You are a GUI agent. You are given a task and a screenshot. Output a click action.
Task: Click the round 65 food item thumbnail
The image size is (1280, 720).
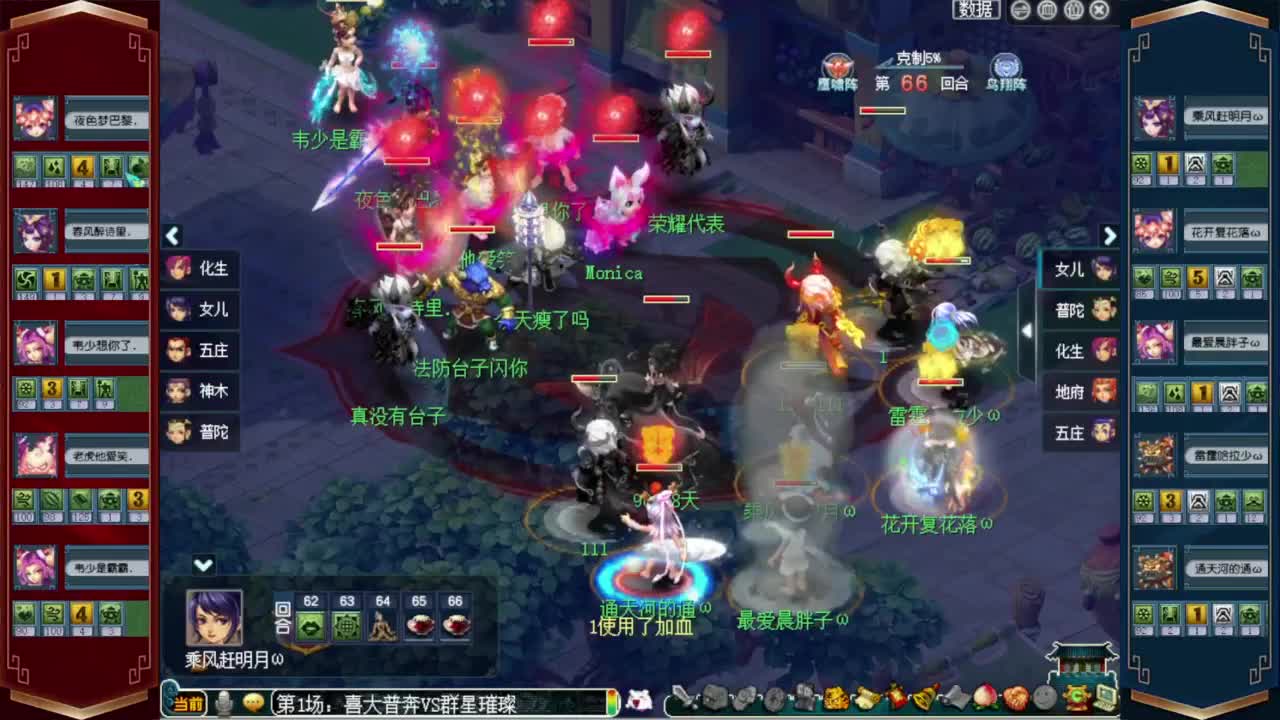pyautogui.click(x=419, y=626)
